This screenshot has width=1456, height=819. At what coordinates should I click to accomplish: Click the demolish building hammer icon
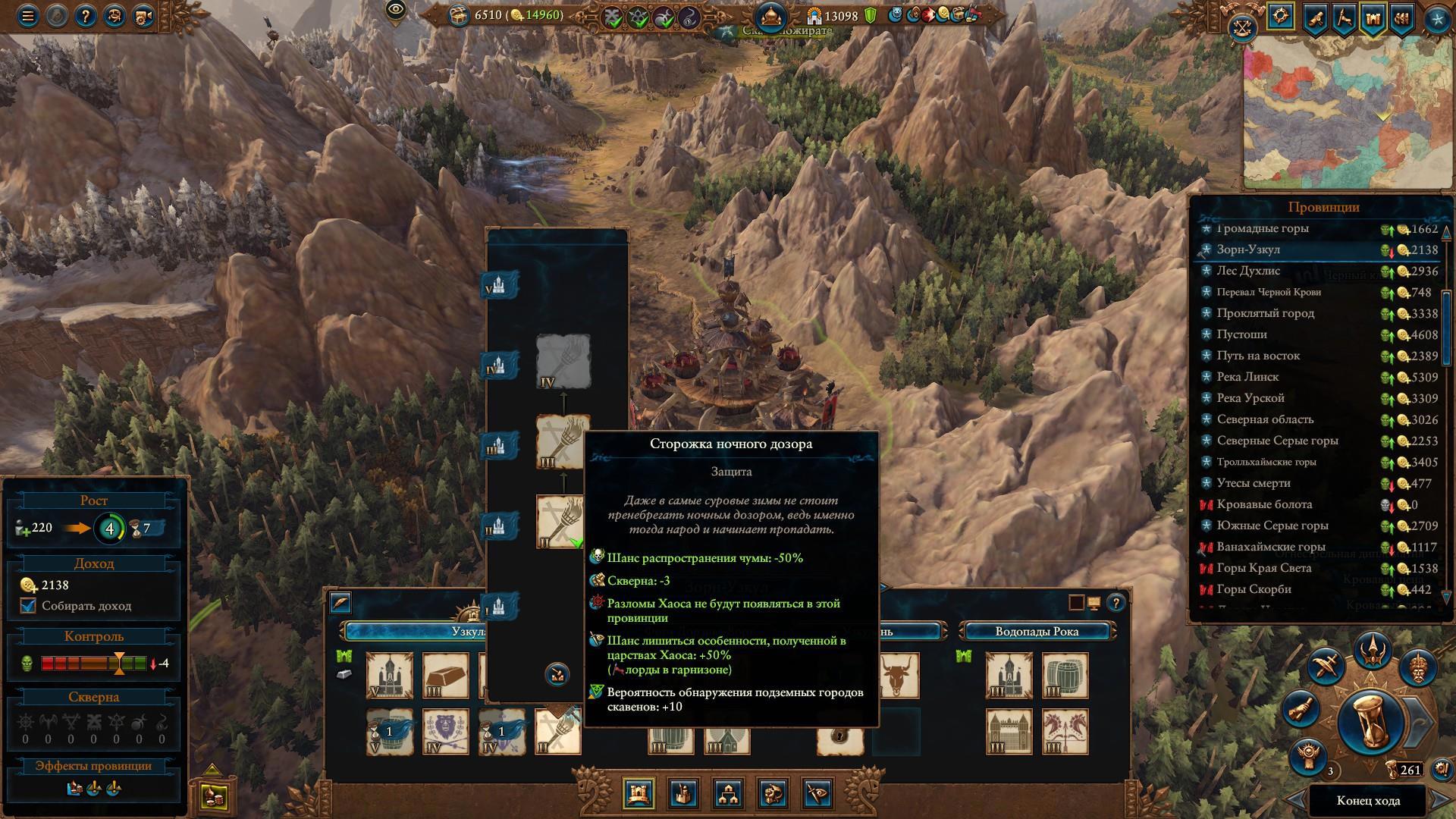pyautogui.click(x=557, y=673)
